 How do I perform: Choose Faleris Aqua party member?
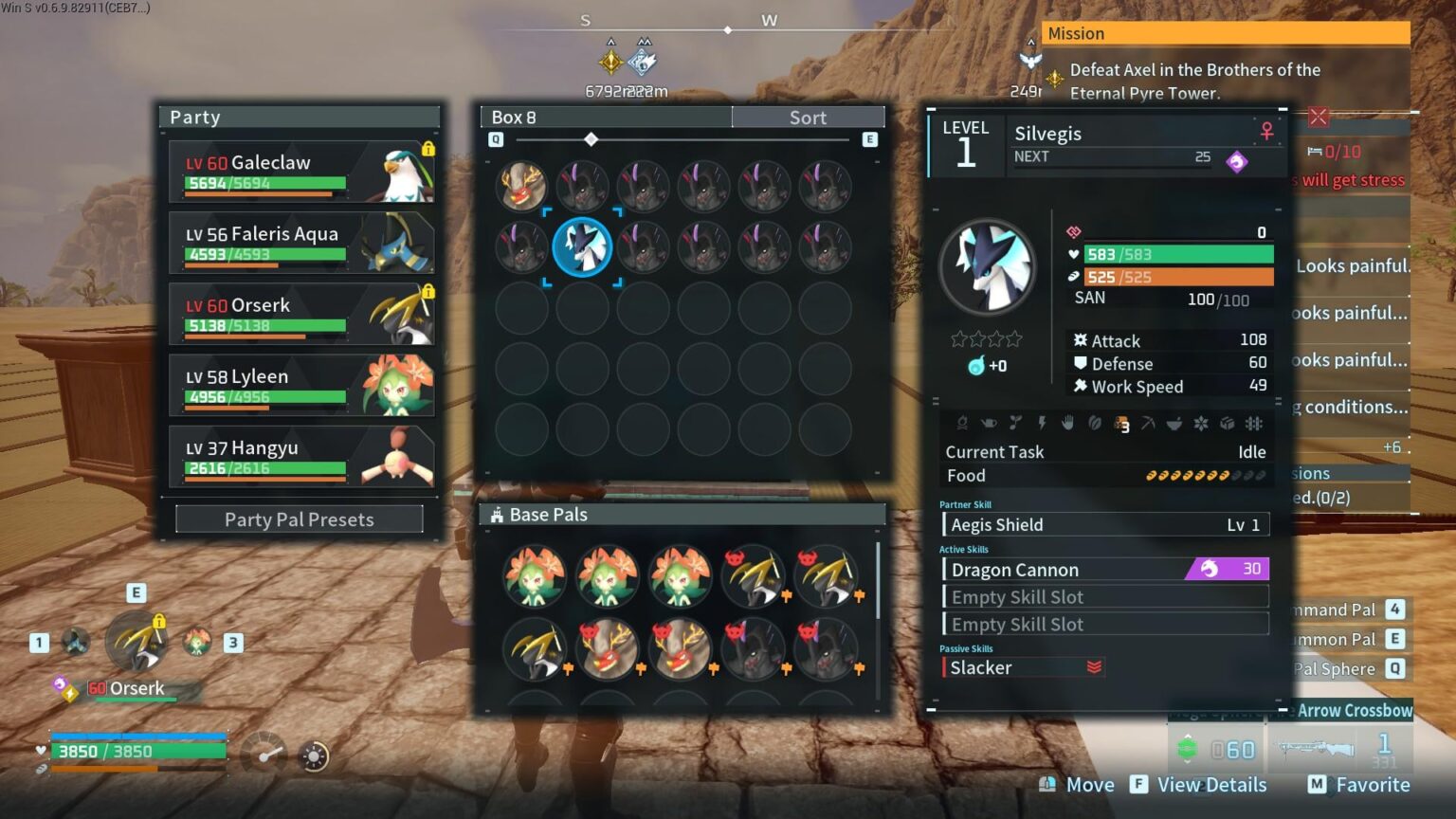301,243
